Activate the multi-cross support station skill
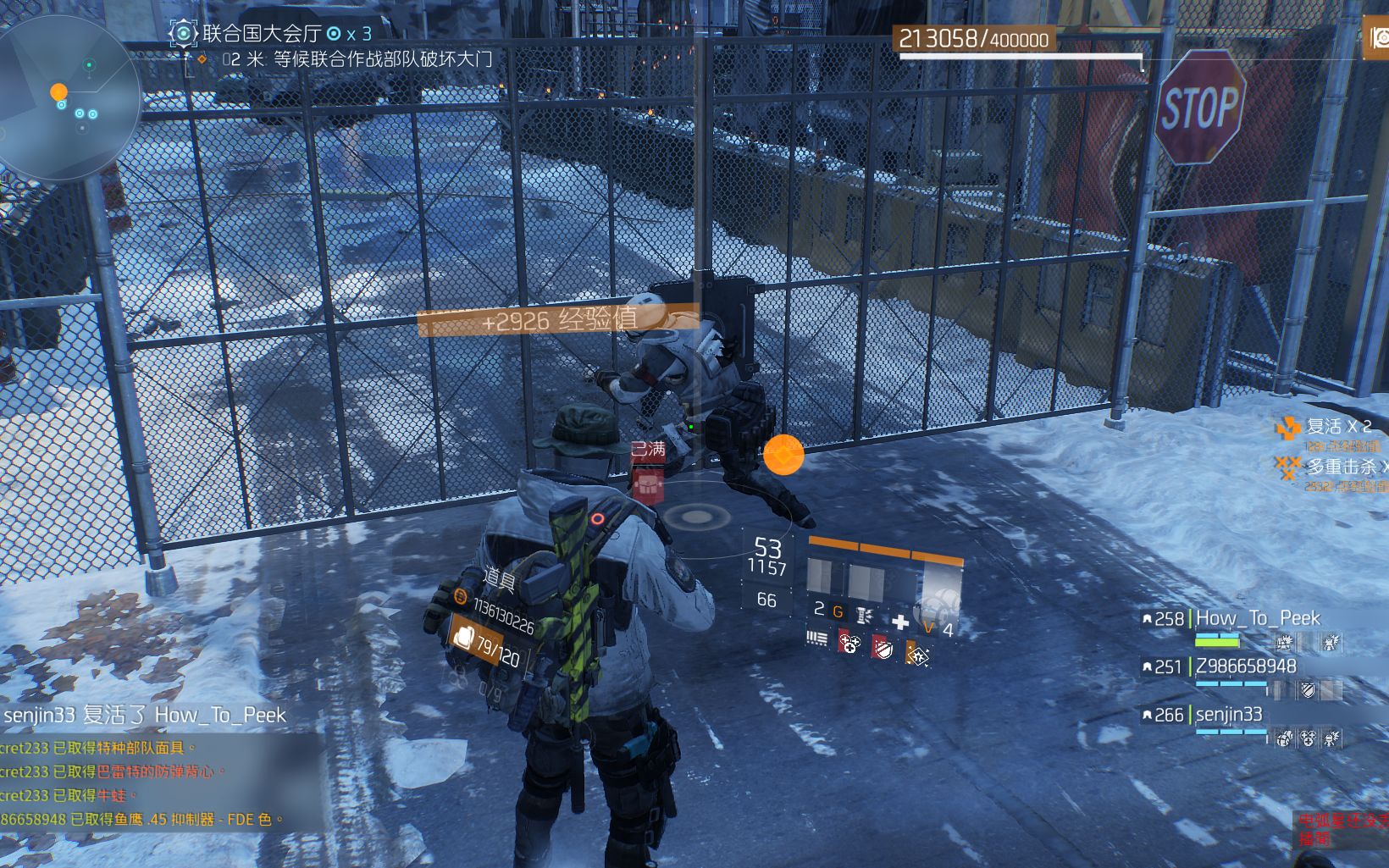Screen dimensions: 1389x868 [x=849, y=645]
